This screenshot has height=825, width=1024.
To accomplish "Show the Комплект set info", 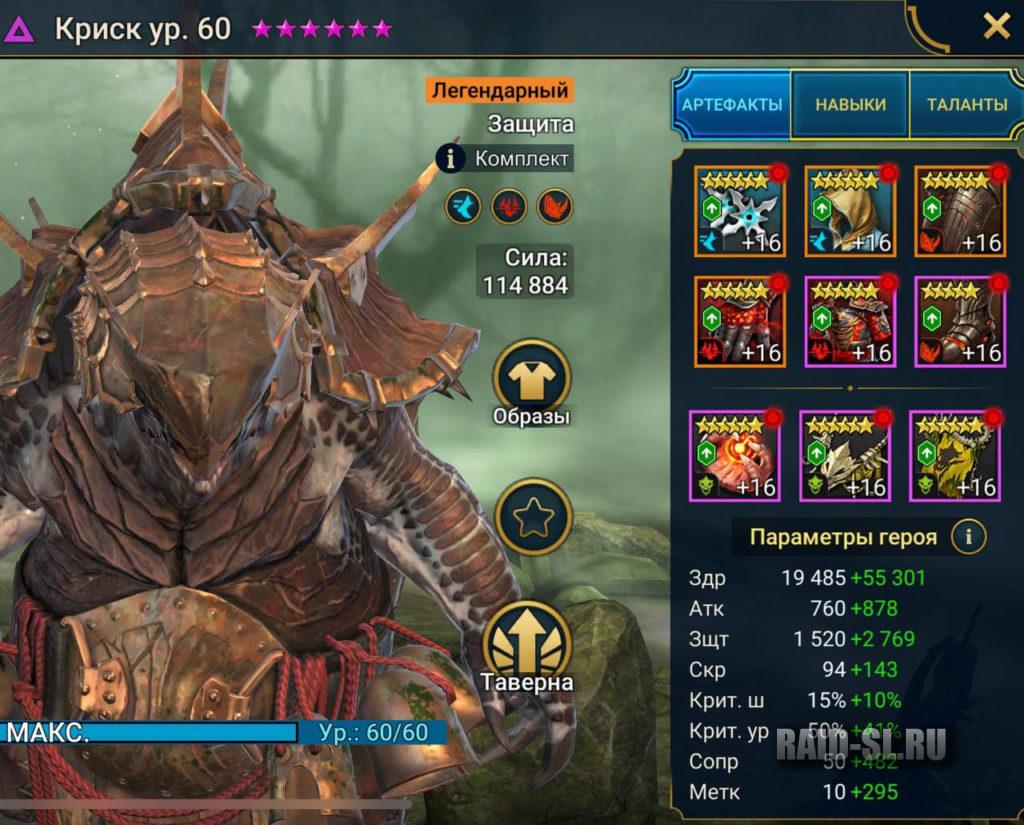I will (506, 158).
